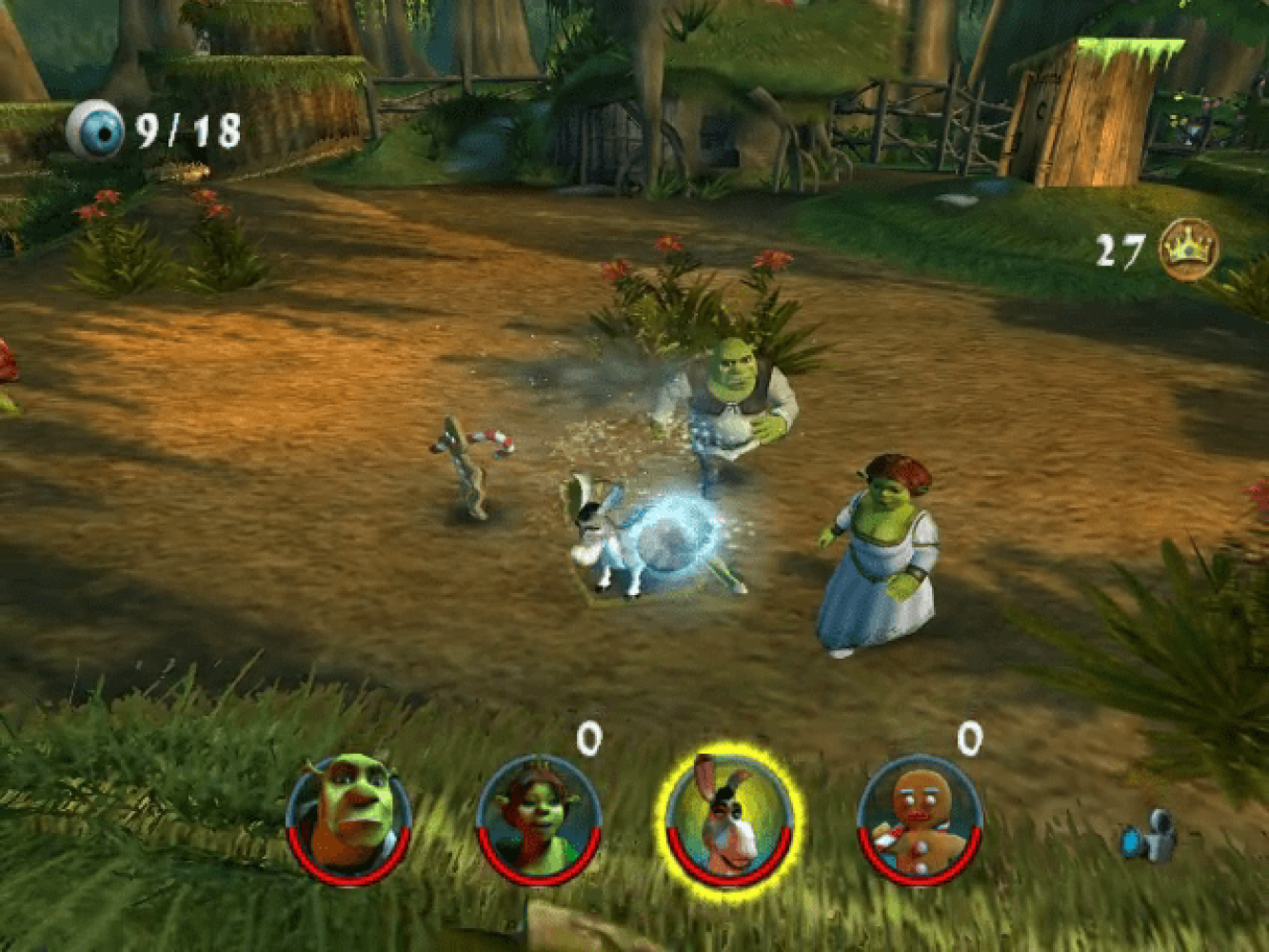Viewport: 1269px width, 952px height.
Task: Click the gold crown coin icon
Action: coord(1188,249)
